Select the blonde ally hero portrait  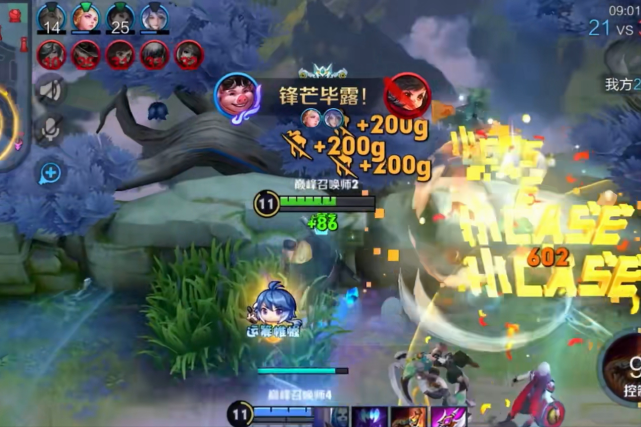(x=86, y=19)
